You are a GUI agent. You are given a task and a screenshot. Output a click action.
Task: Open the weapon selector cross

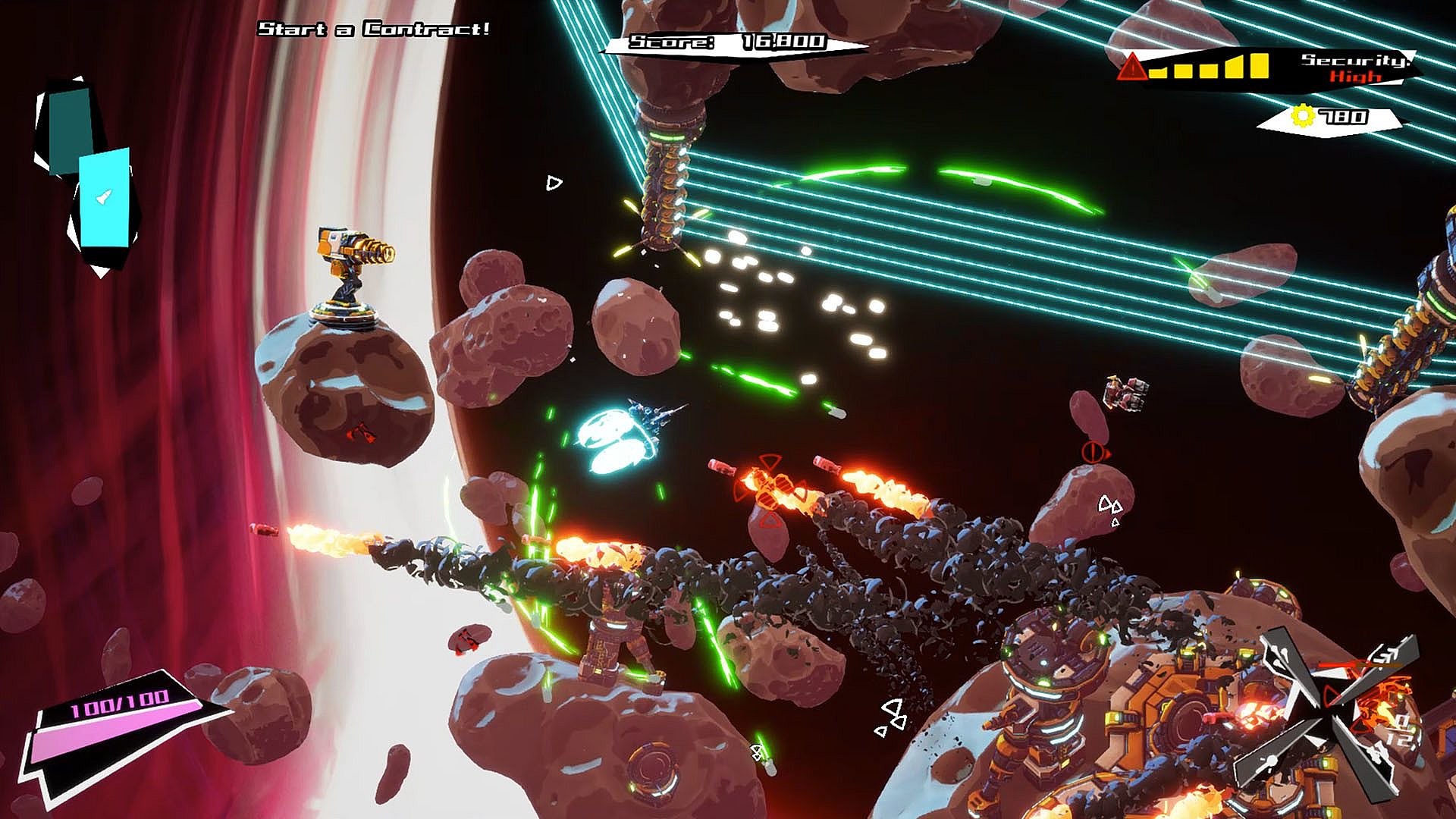coord(1326,713)
